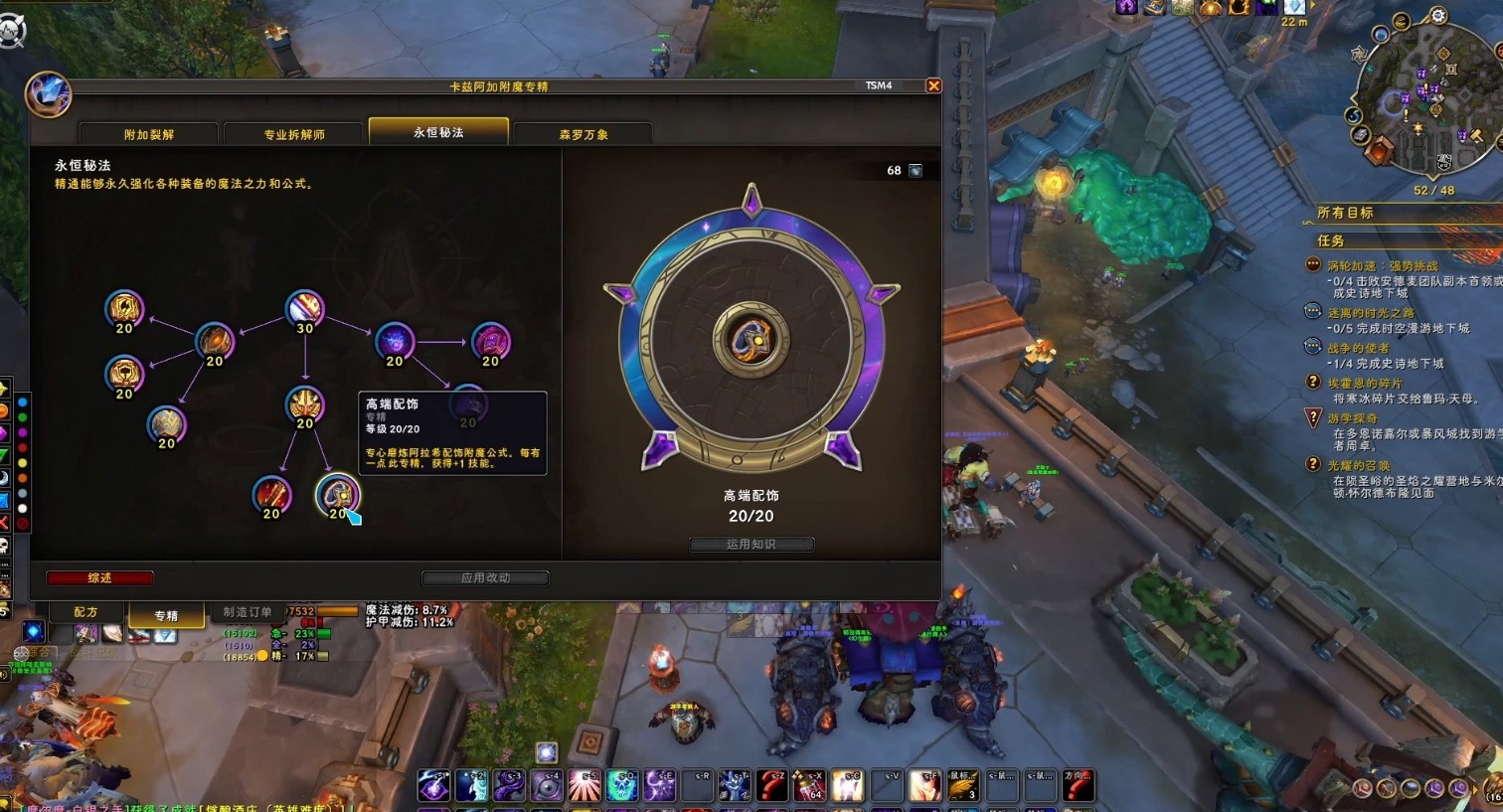This screenshot has height=812, width=1503.
Task: Activate the purple eye ability icon
Action: [547, 785]
